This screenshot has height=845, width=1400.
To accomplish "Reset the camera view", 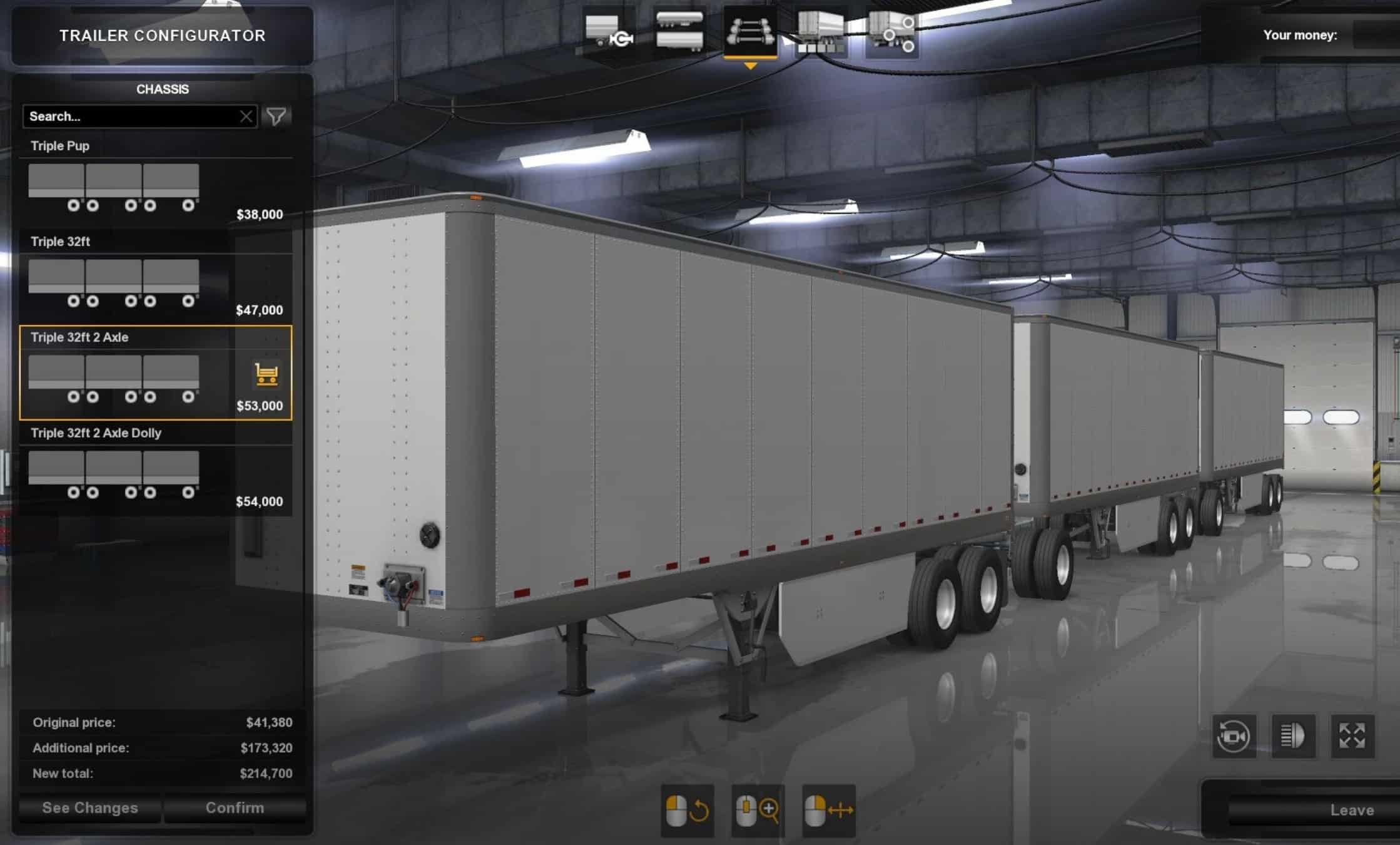I will pyautogui.click(x=1234, y=736).
